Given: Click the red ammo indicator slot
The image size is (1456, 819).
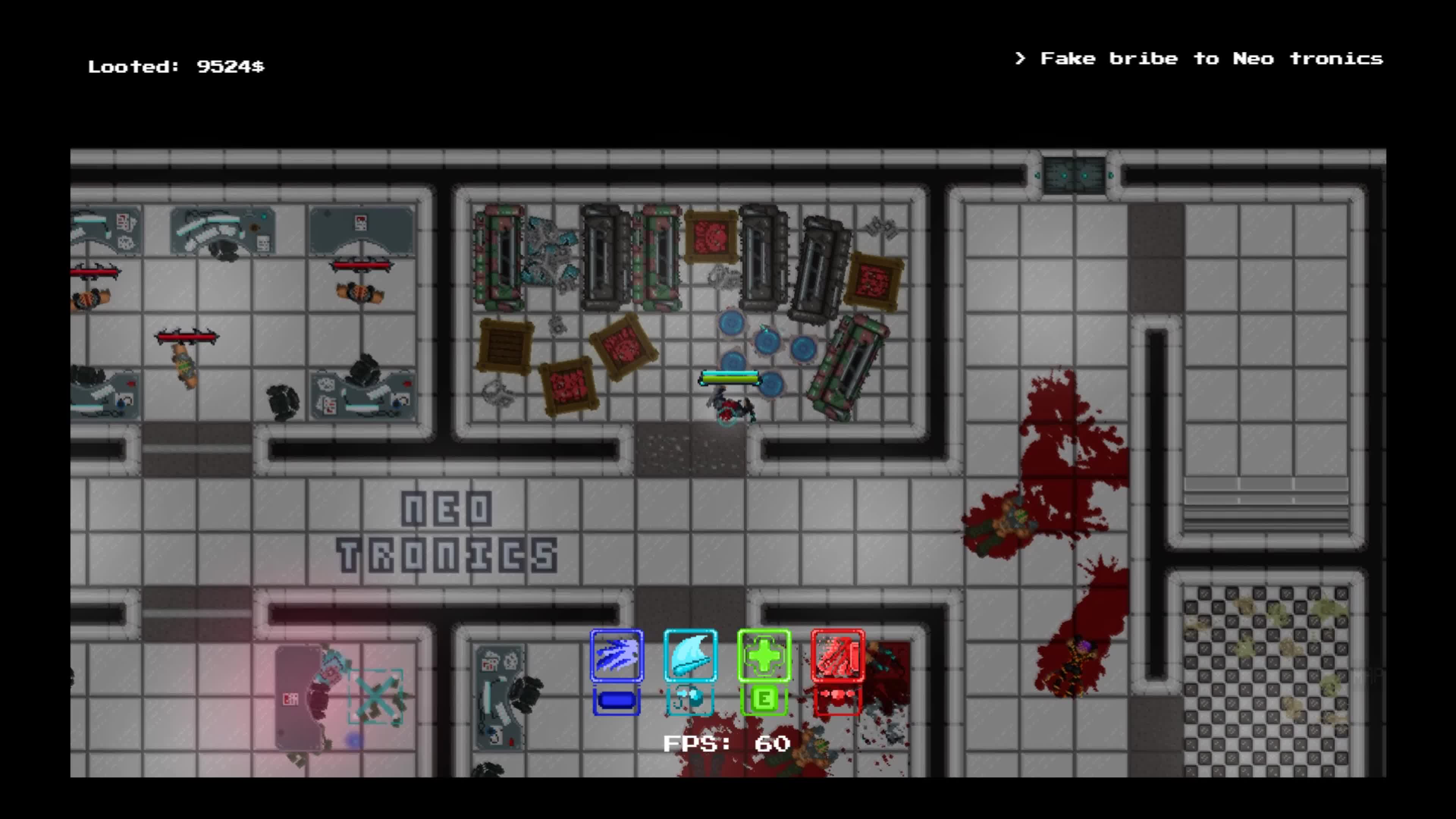Looking at the screenshot, I should coord(838,700).
